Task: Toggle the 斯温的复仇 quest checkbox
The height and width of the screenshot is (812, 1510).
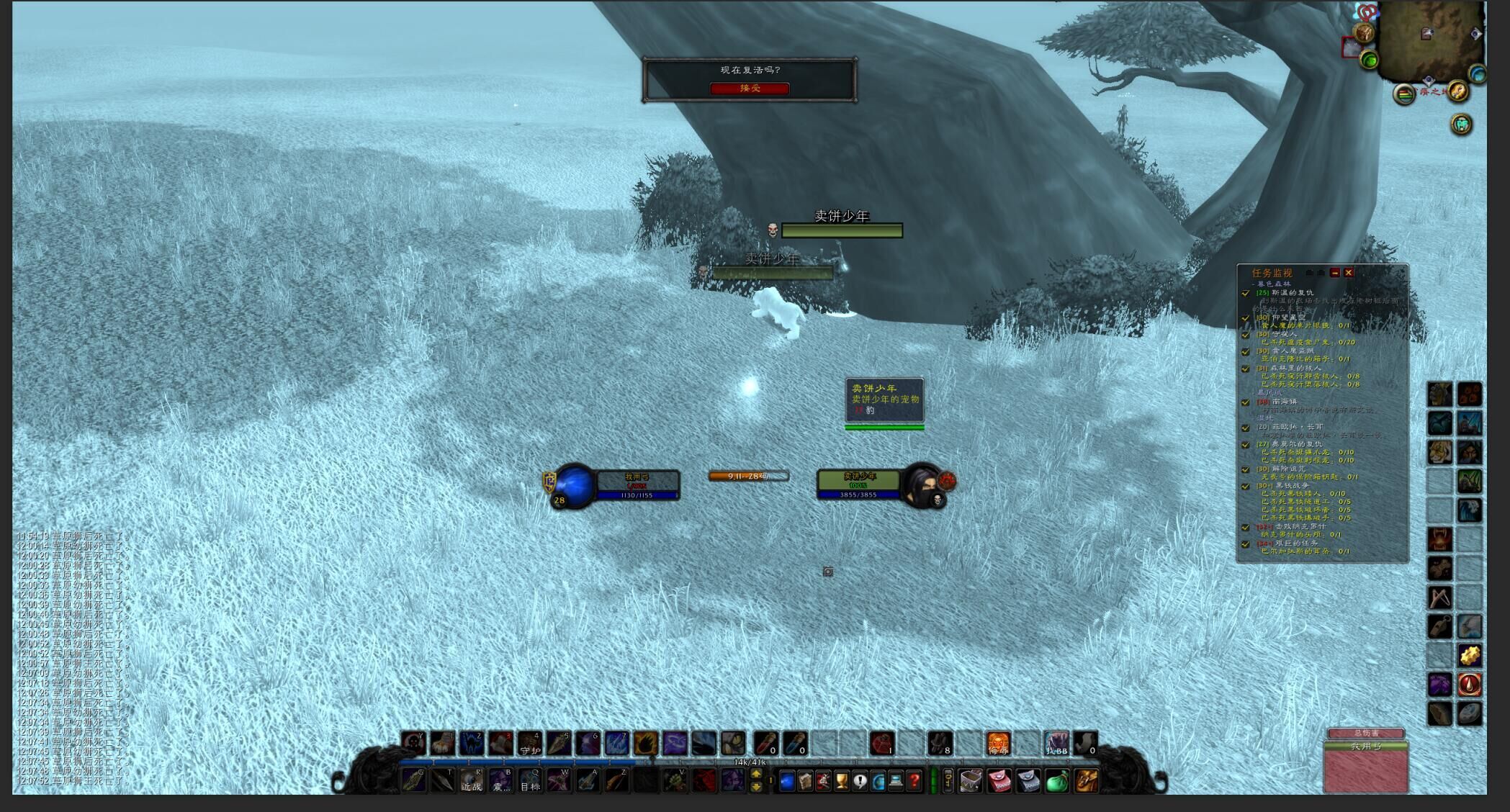Action: (x=1246, y=293)
